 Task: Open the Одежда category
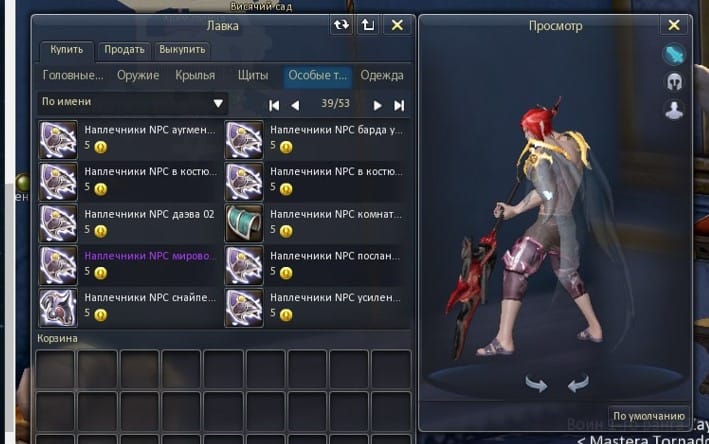[x=382, y=75]
